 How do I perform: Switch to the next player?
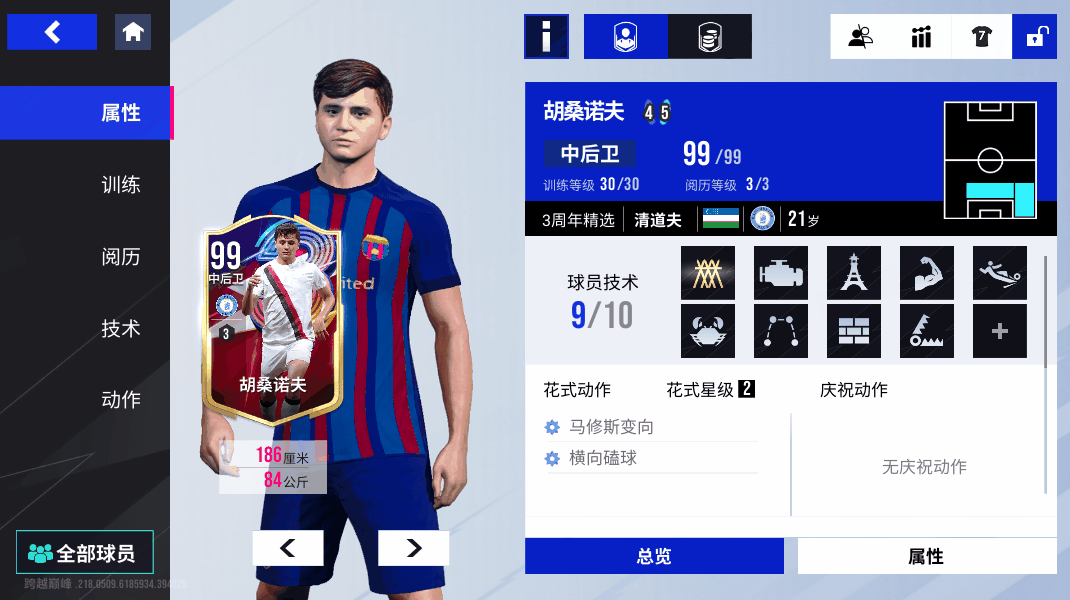point(413,548)
